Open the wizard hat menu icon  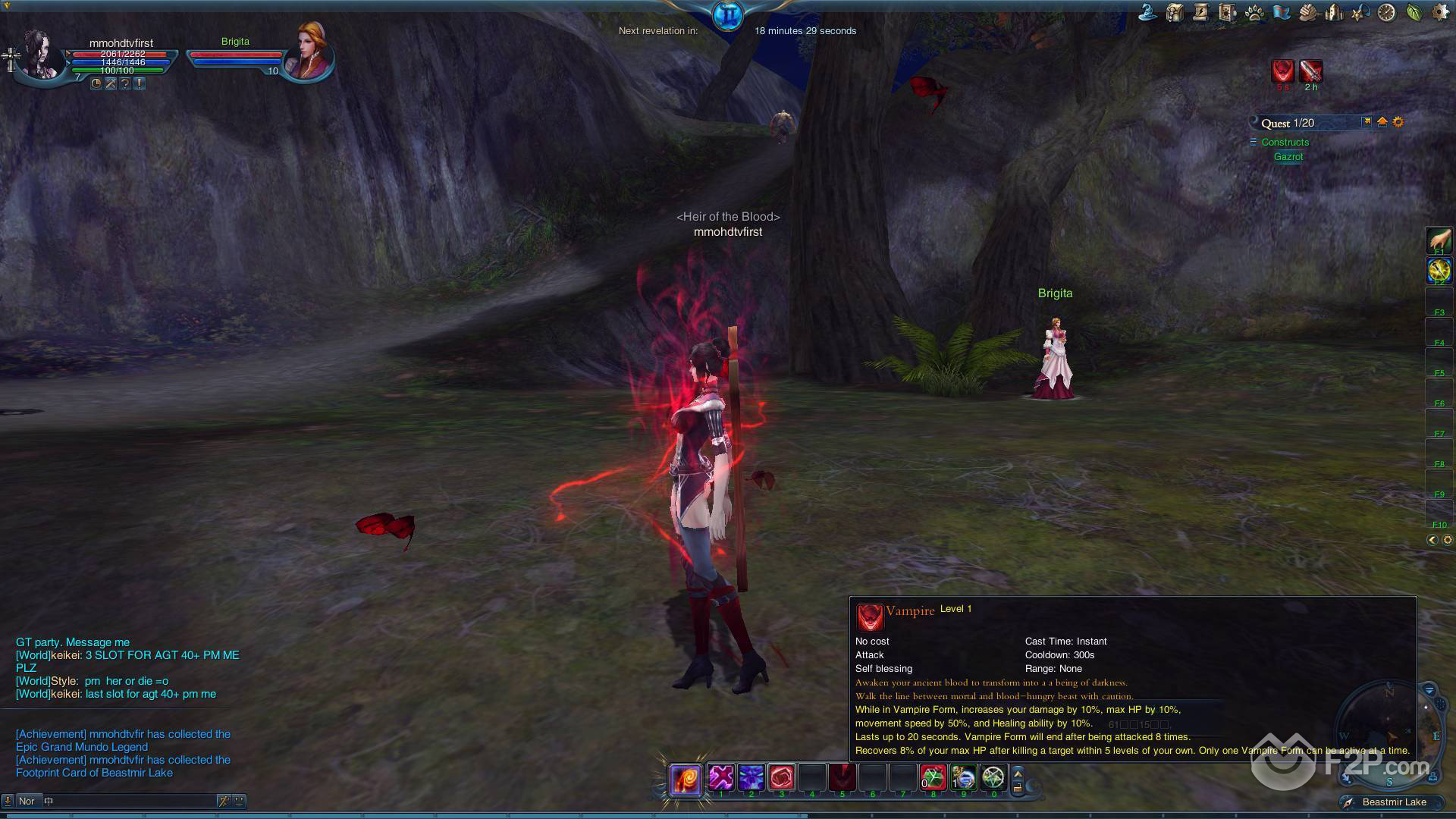click(1147, 12)
